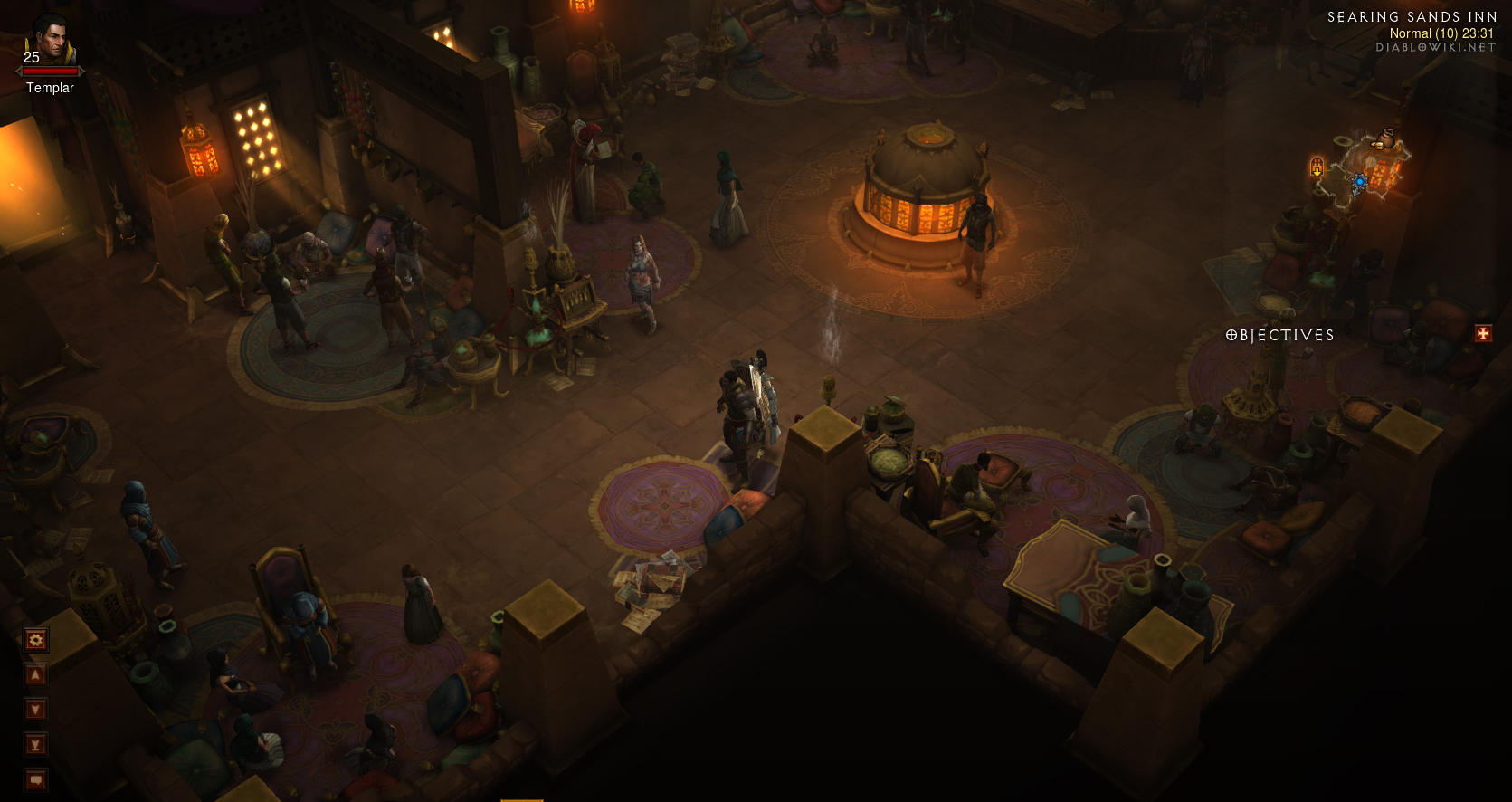Click the exit door marker on minimap
The width and height of the screenshot is (1512, 802).
(x=1317, y=167)
